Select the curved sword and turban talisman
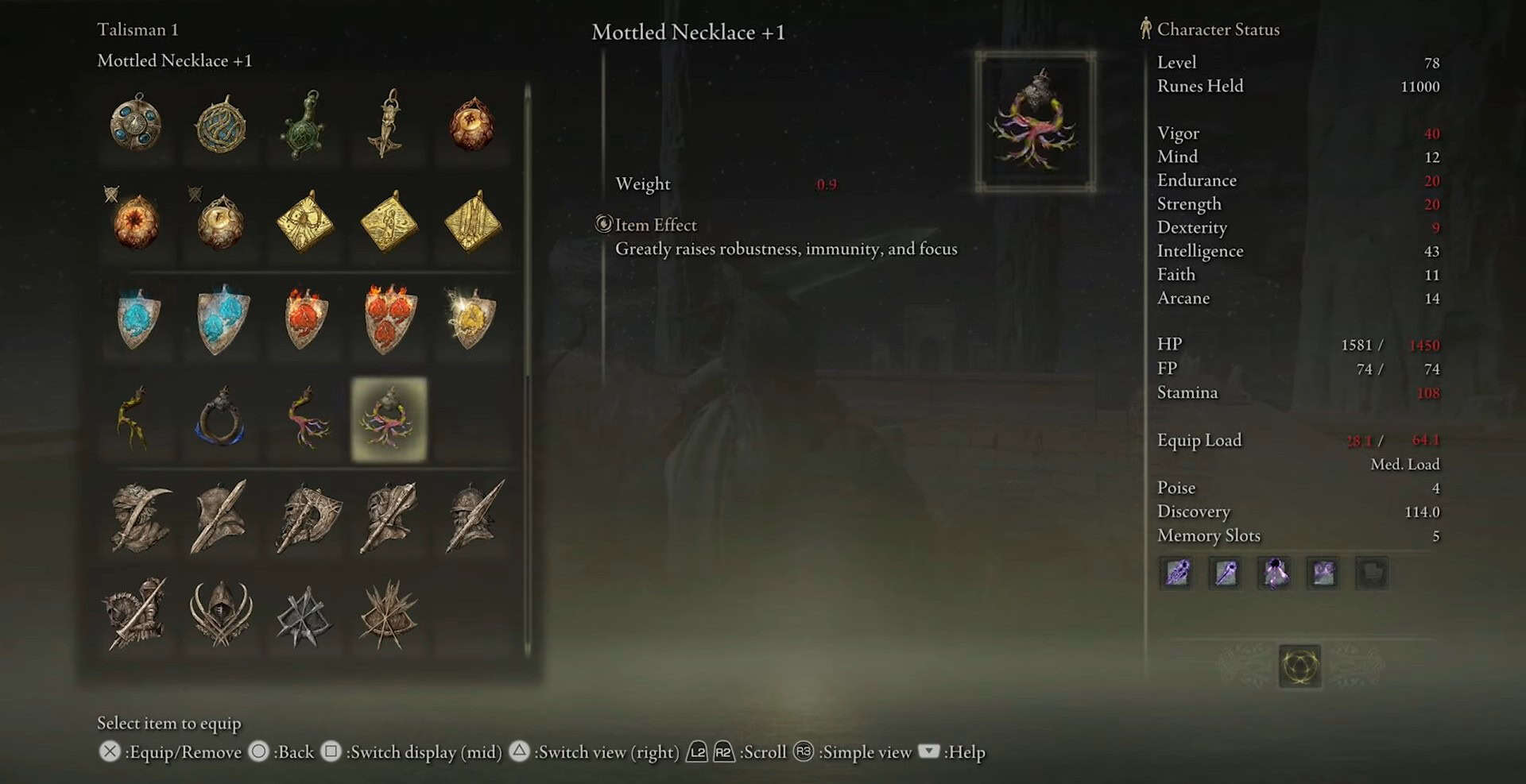 click(x=140, y=518)
